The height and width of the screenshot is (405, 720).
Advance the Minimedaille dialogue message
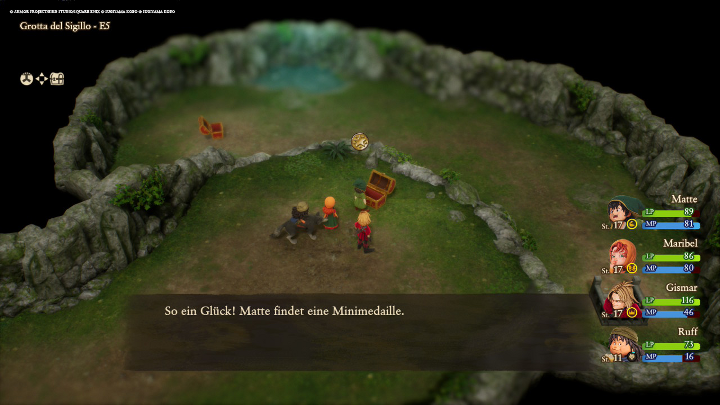pyautogui.click(x=360, y=312)
